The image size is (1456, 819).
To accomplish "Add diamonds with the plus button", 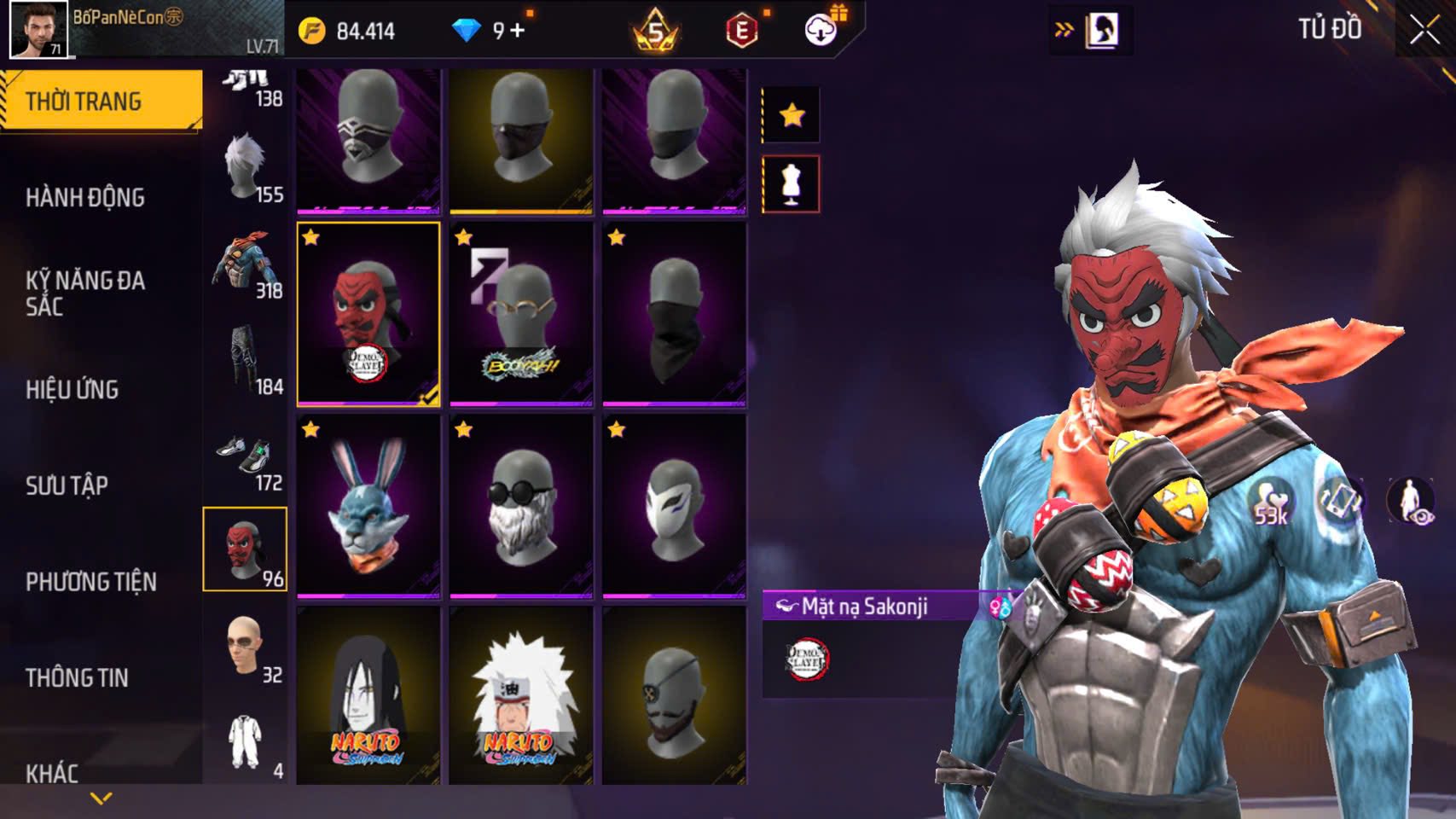I will (518, 31).
